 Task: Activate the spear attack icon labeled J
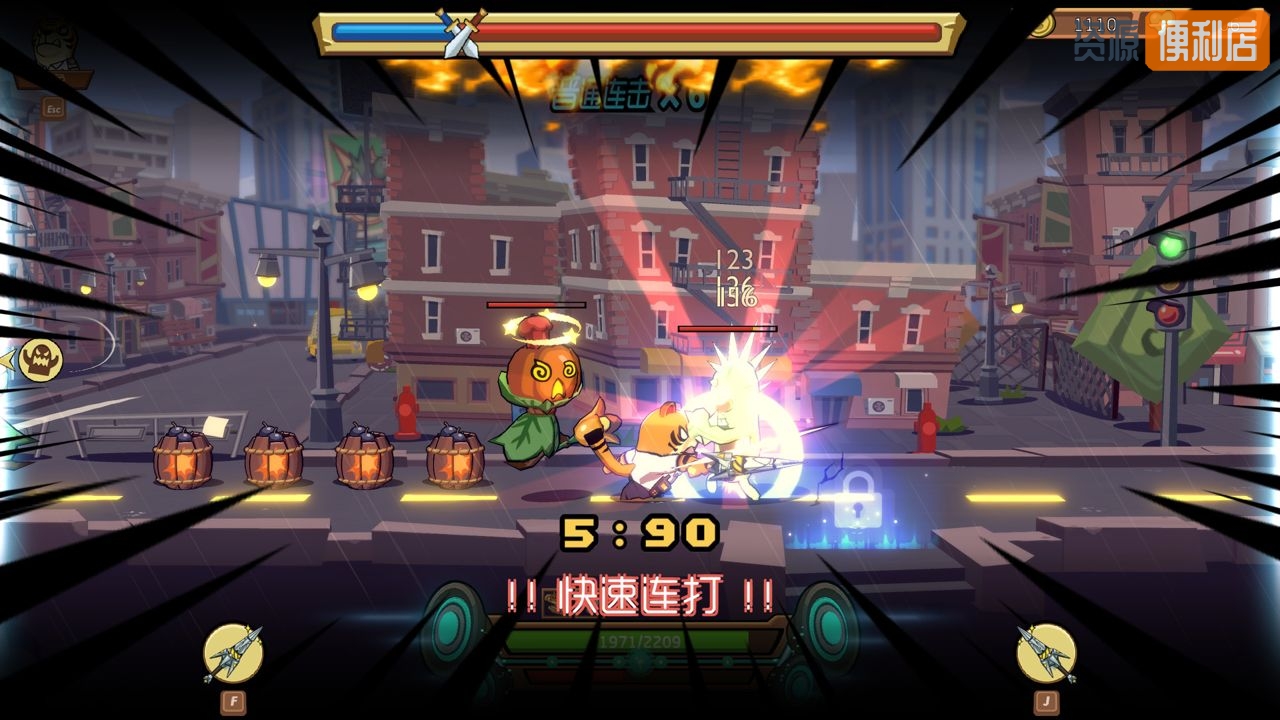tap(1046, 653)
